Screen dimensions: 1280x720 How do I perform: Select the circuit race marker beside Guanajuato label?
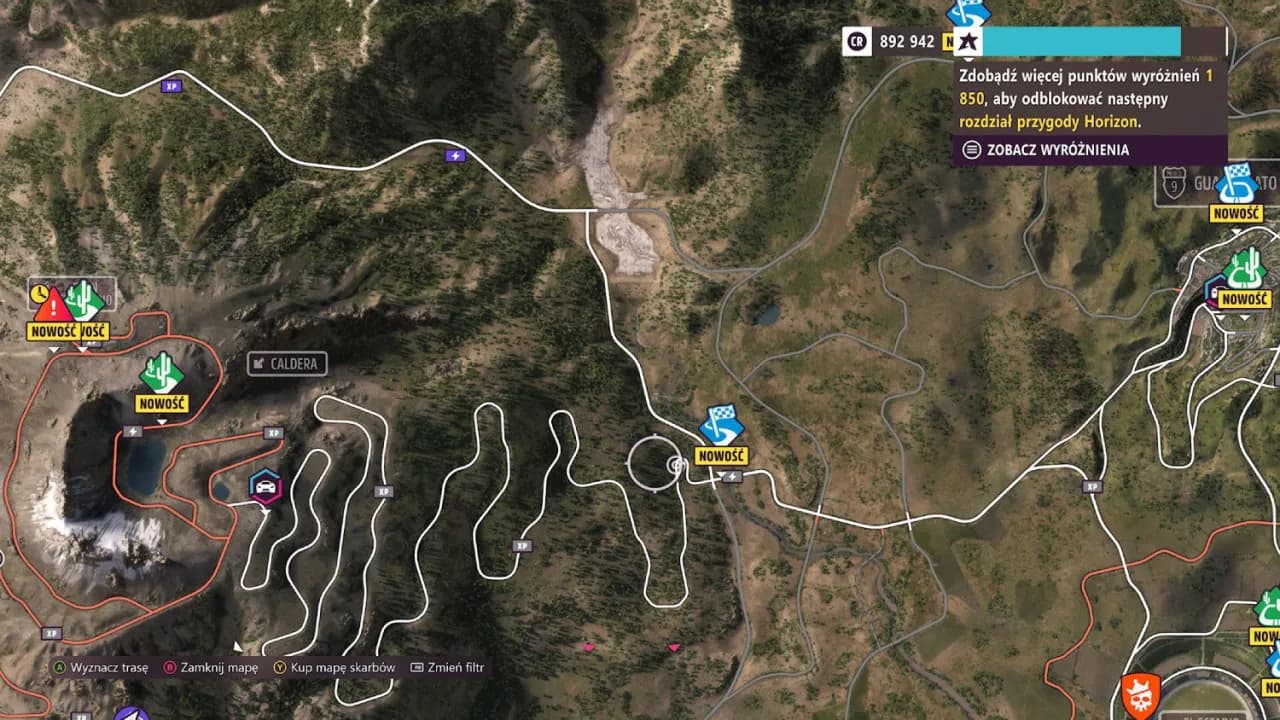point(1238,184)
